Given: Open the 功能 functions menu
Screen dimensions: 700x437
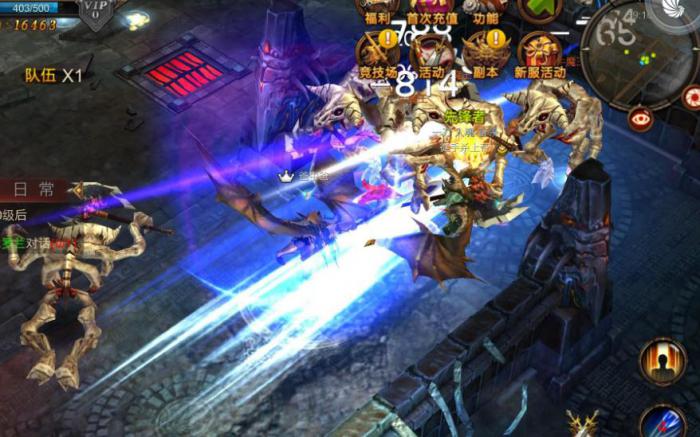Looking at the screenshot, I should click(486, 11).
